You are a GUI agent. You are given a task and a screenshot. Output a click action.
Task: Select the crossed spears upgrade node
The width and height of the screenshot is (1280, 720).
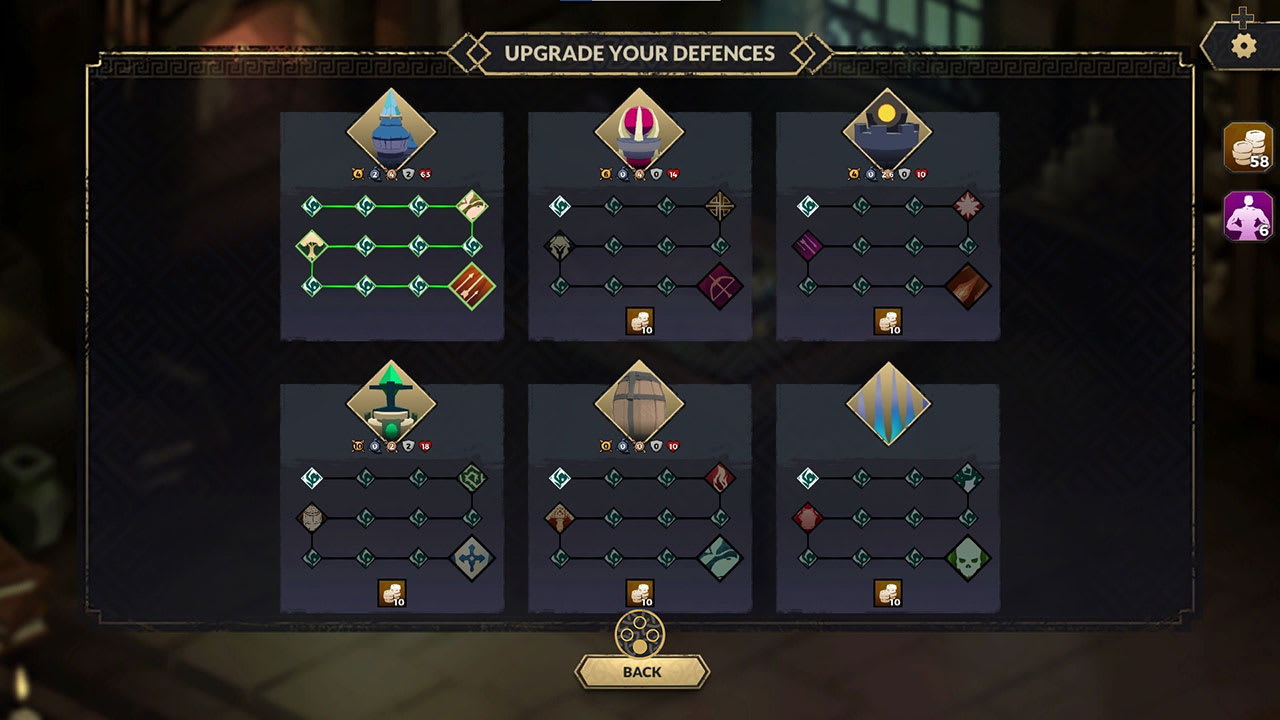coord(718,203)
